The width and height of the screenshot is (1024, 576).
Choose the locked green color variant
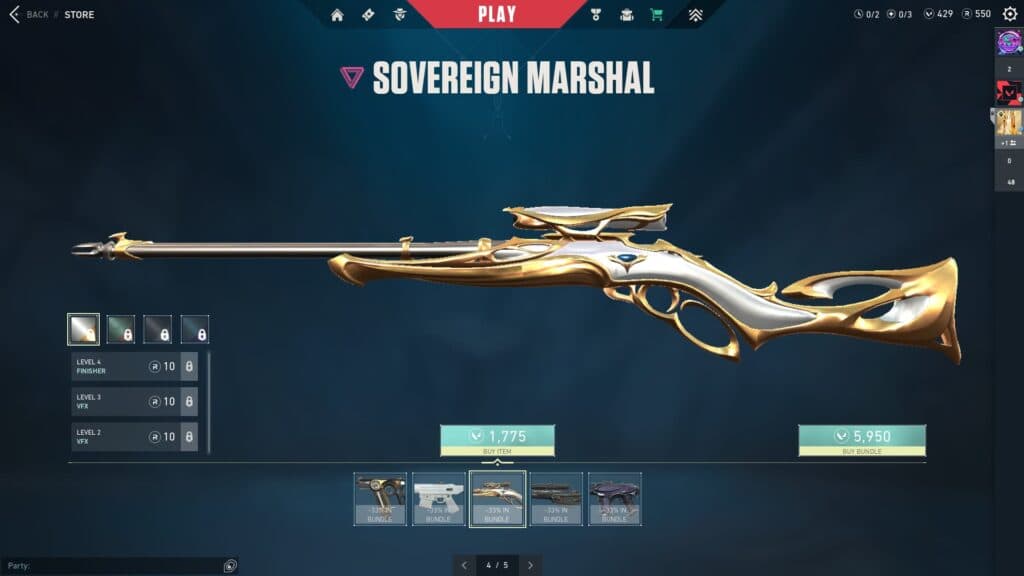click(121, 329)
